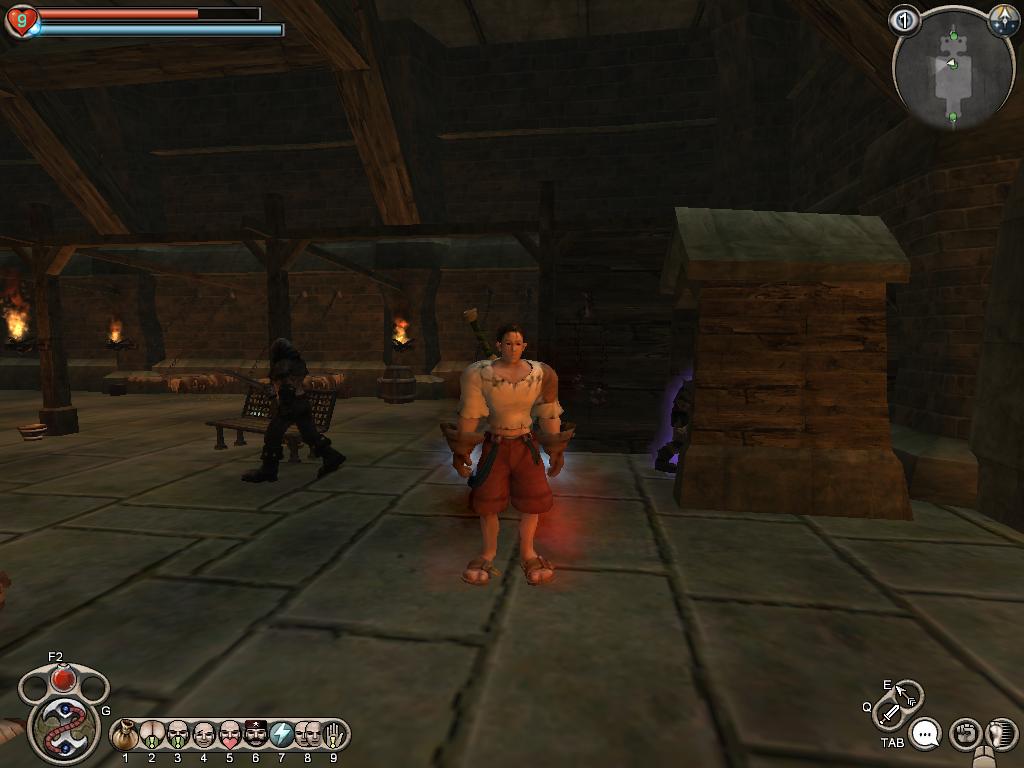Switch to the bow ranged weapon
Screen dimensions: 1024x768
(x=908, y=693)
